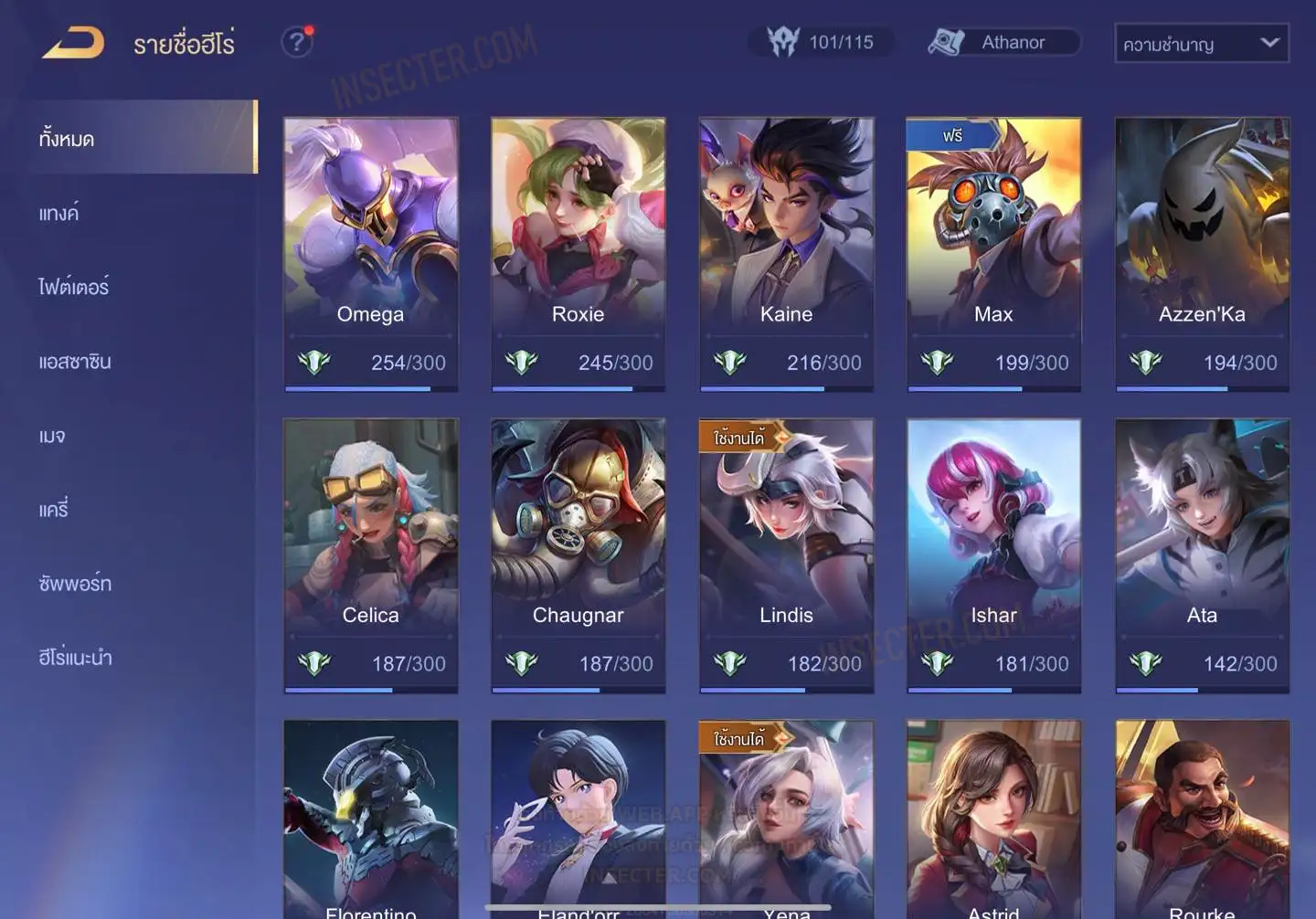Pick the Azzen'Ka hero card
Screen dimensions: 1316x919
1202,254
